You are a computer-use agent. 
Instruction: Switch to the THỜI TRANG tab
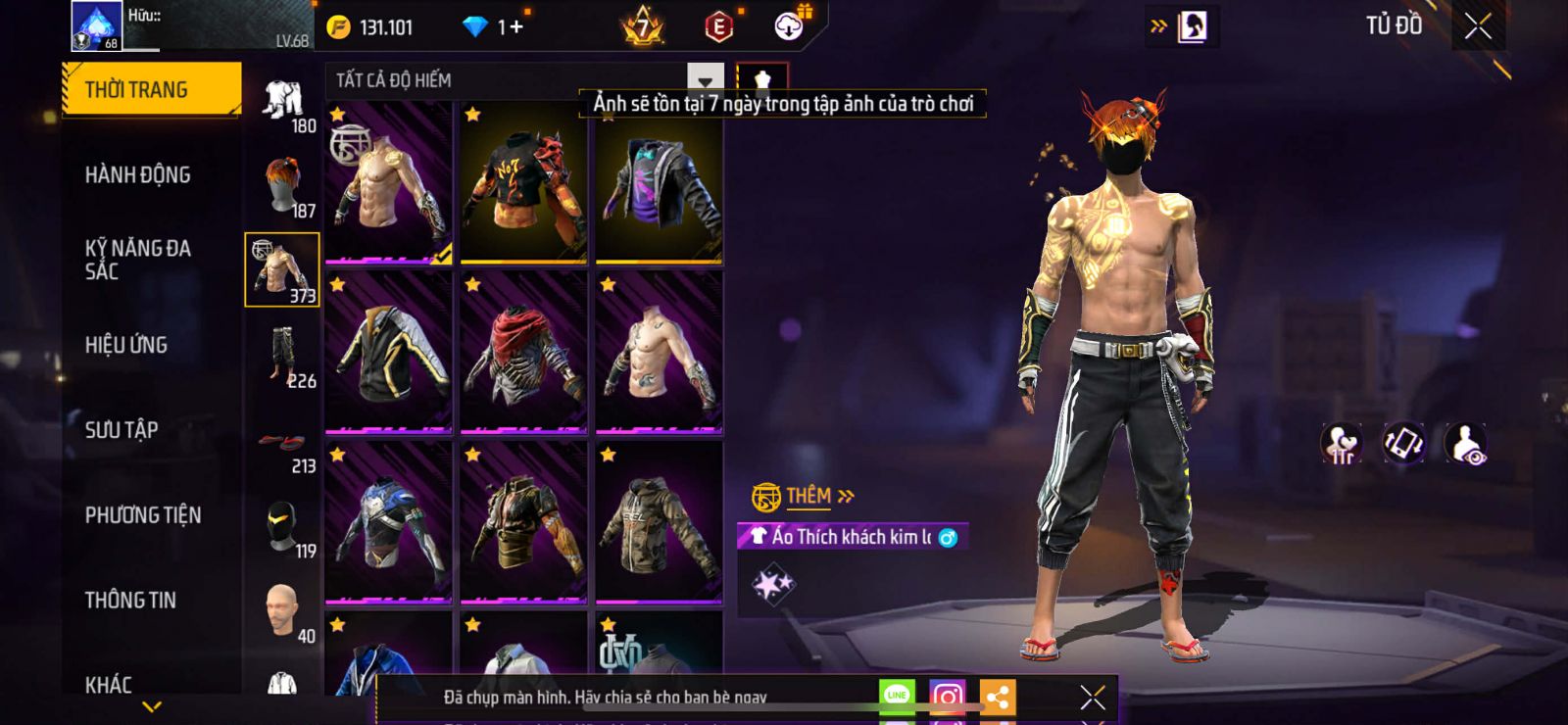pyautogui.click(x=151, y=90)
